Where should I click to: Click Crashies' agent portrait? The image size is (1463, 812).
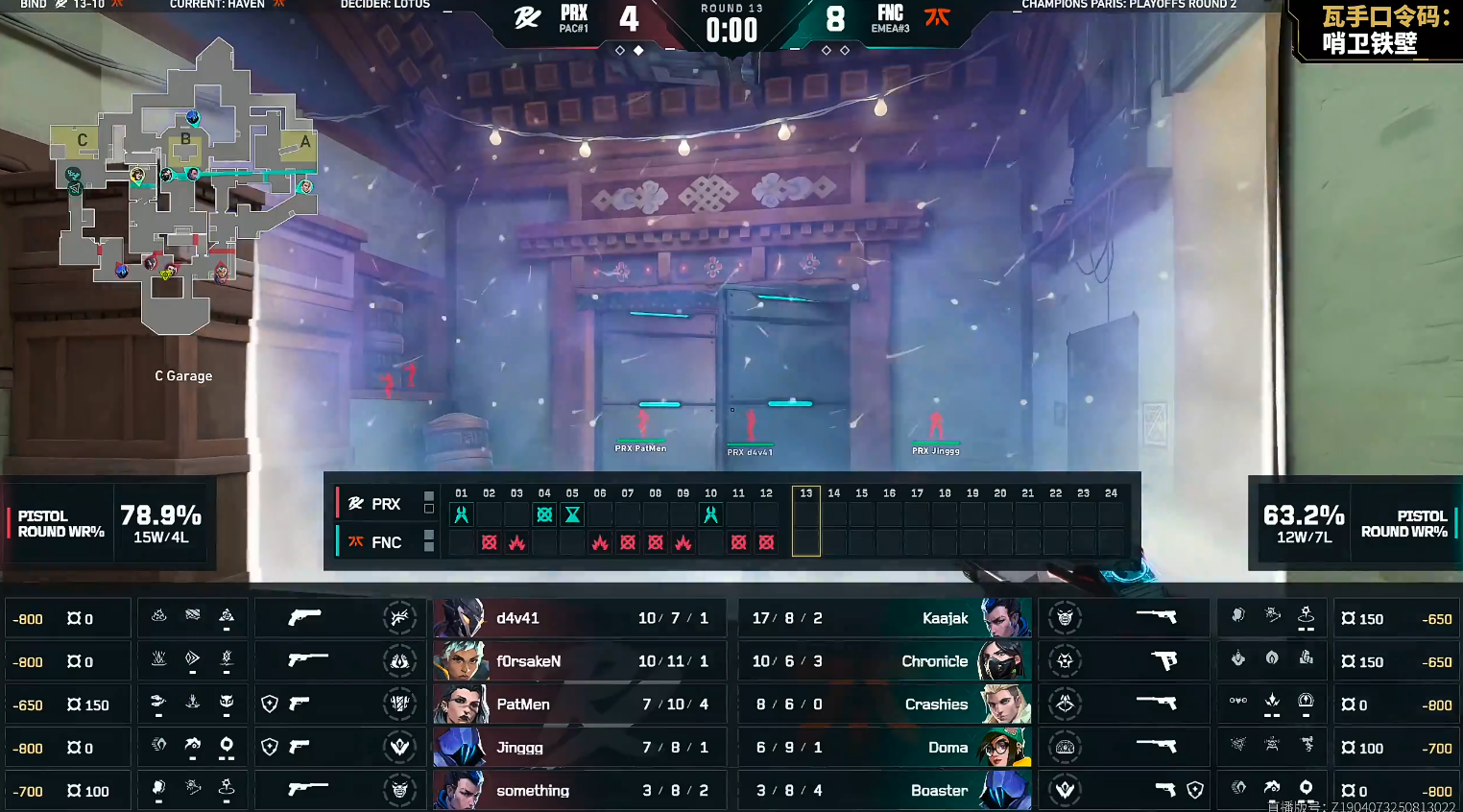[x=1005, y=705]
